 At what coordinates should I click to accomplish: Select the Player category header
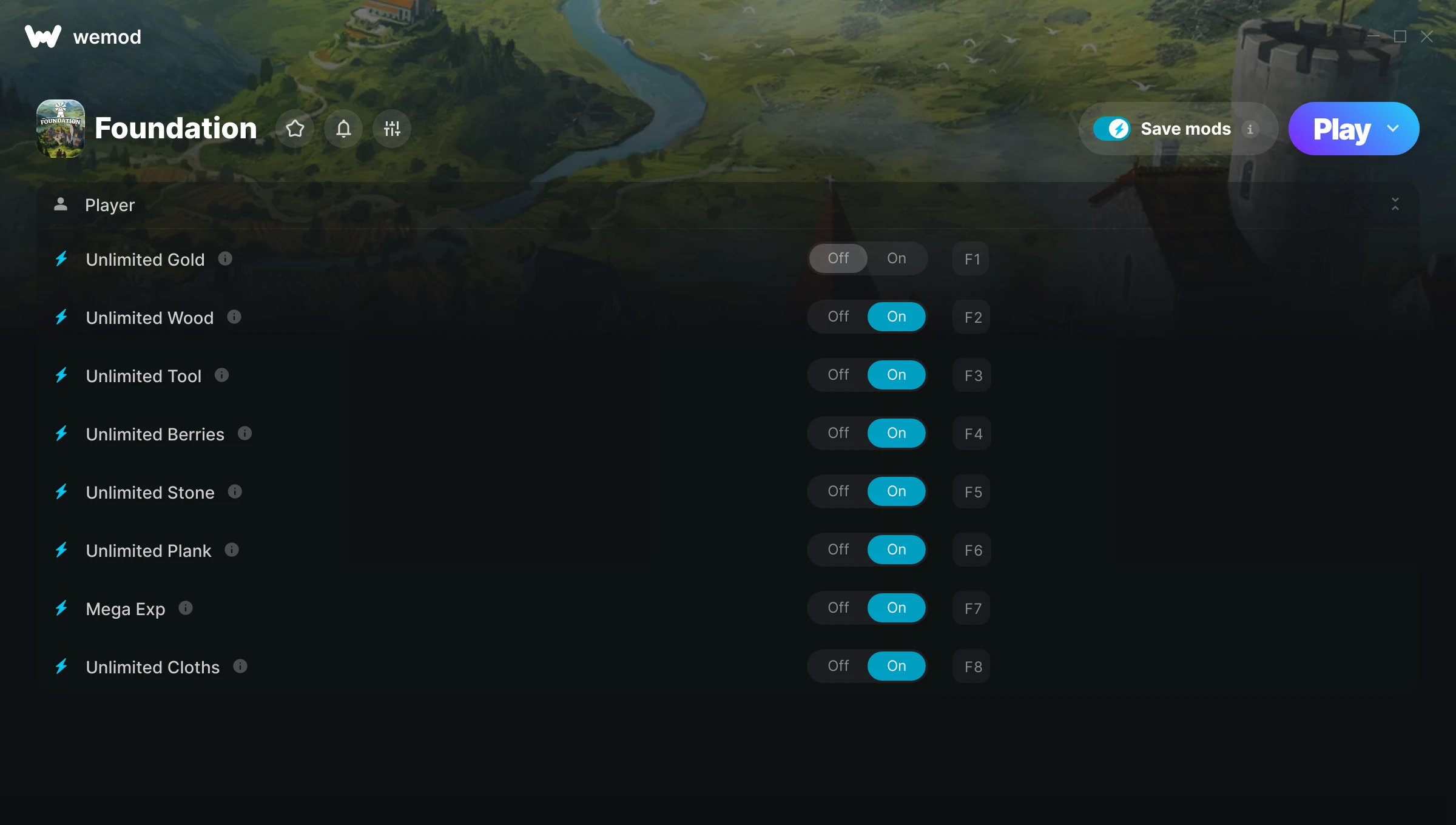[x=110, y=205]
